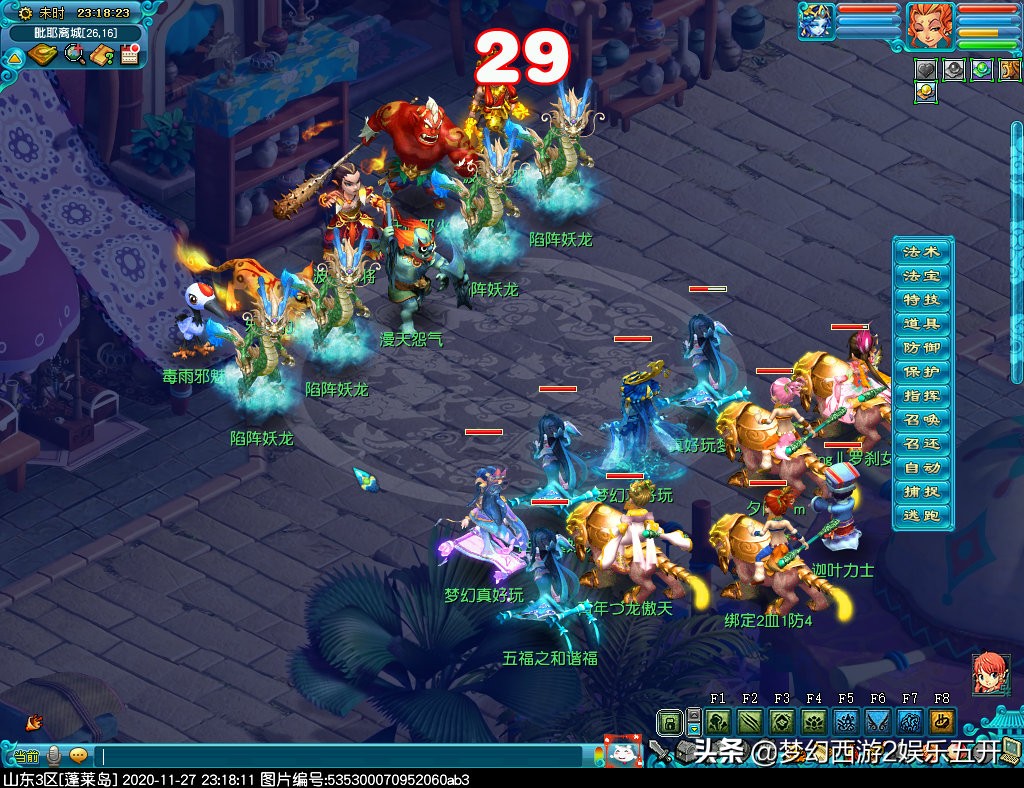Open the calendar events icon
The image size is (1024, 788).
click(x=129, y=55)
